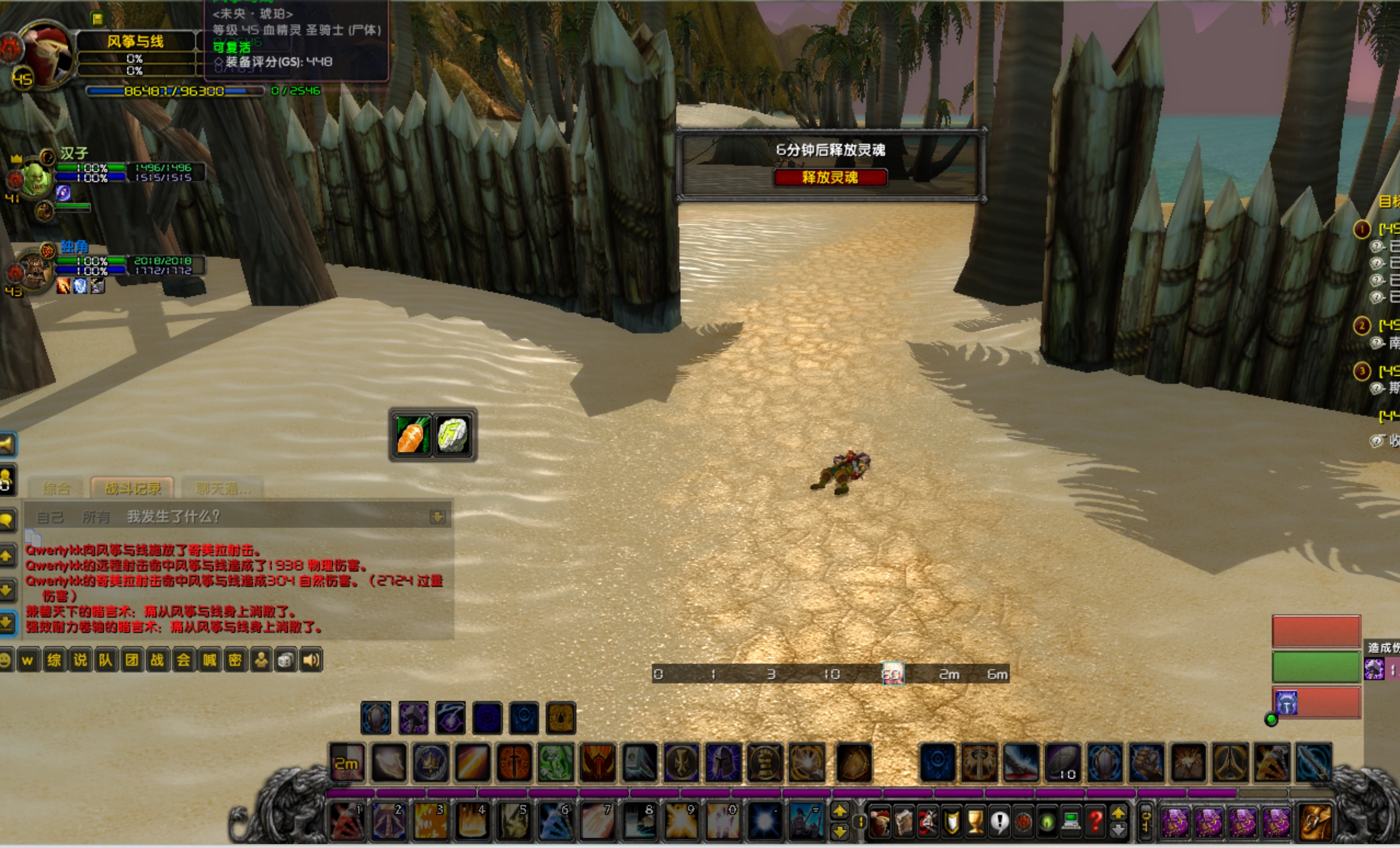Viewport: 1400px width, 848px height.
Task: Open the smiley emote button
Action: pos(5,660)
